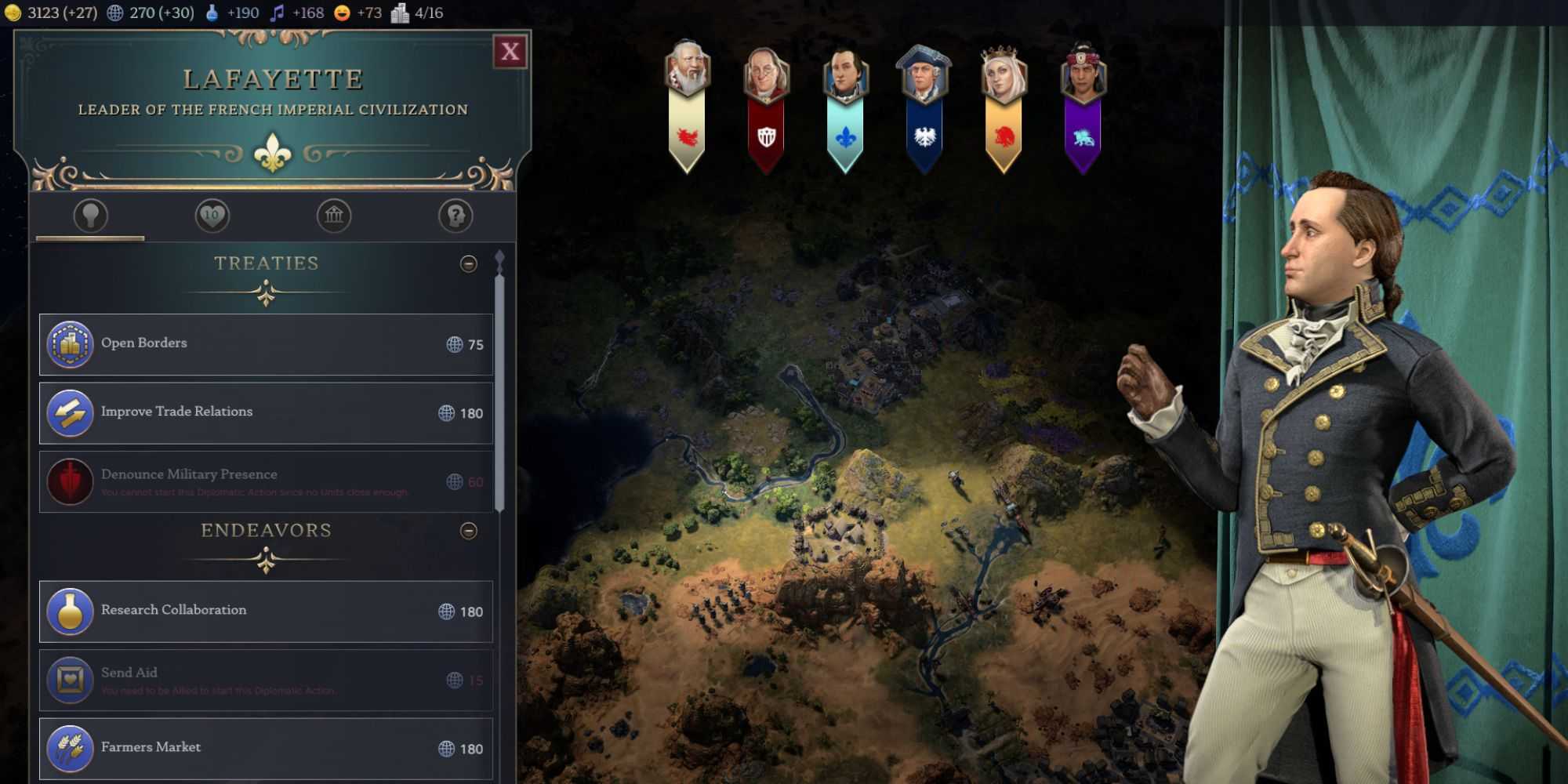Switch to the government bank-icon tab
This screenshot has height=784, width=1568.
(x=334, y=216)
